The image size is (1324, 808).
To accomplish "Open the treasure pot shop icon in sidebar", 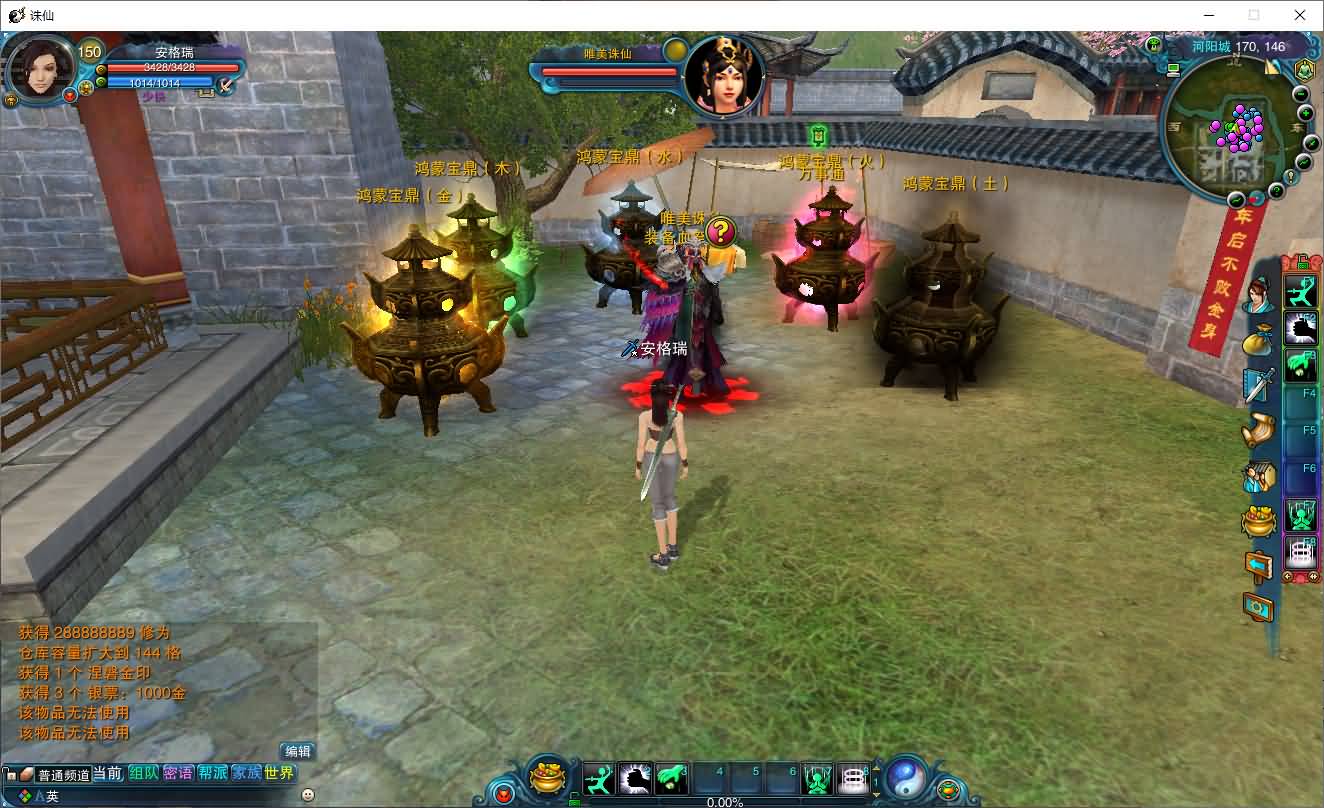I will 1258,520.
